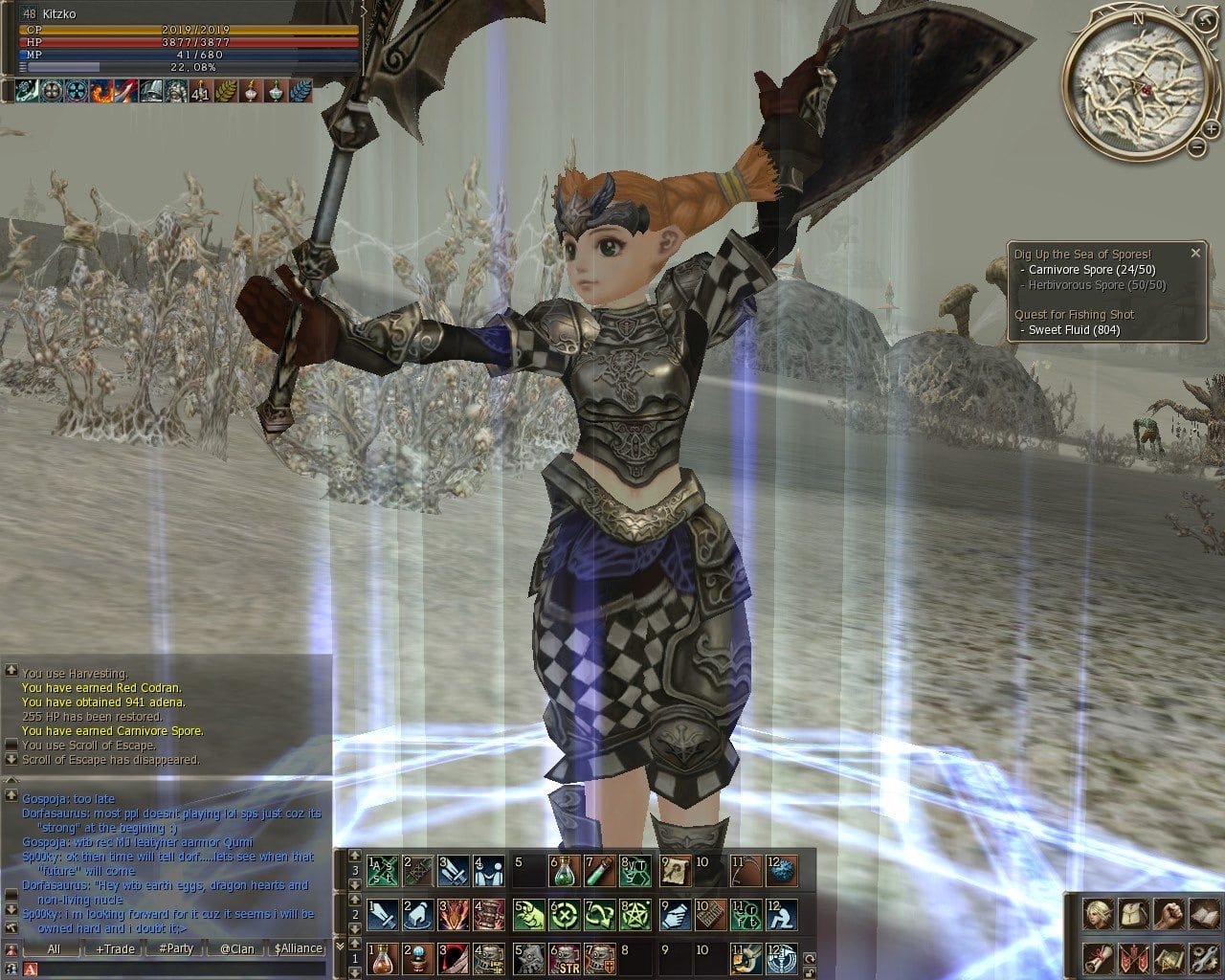Open the character status portrait icon
Image resolution: width=1225 pixels, height=980 pixels.
pos(1098,914)
